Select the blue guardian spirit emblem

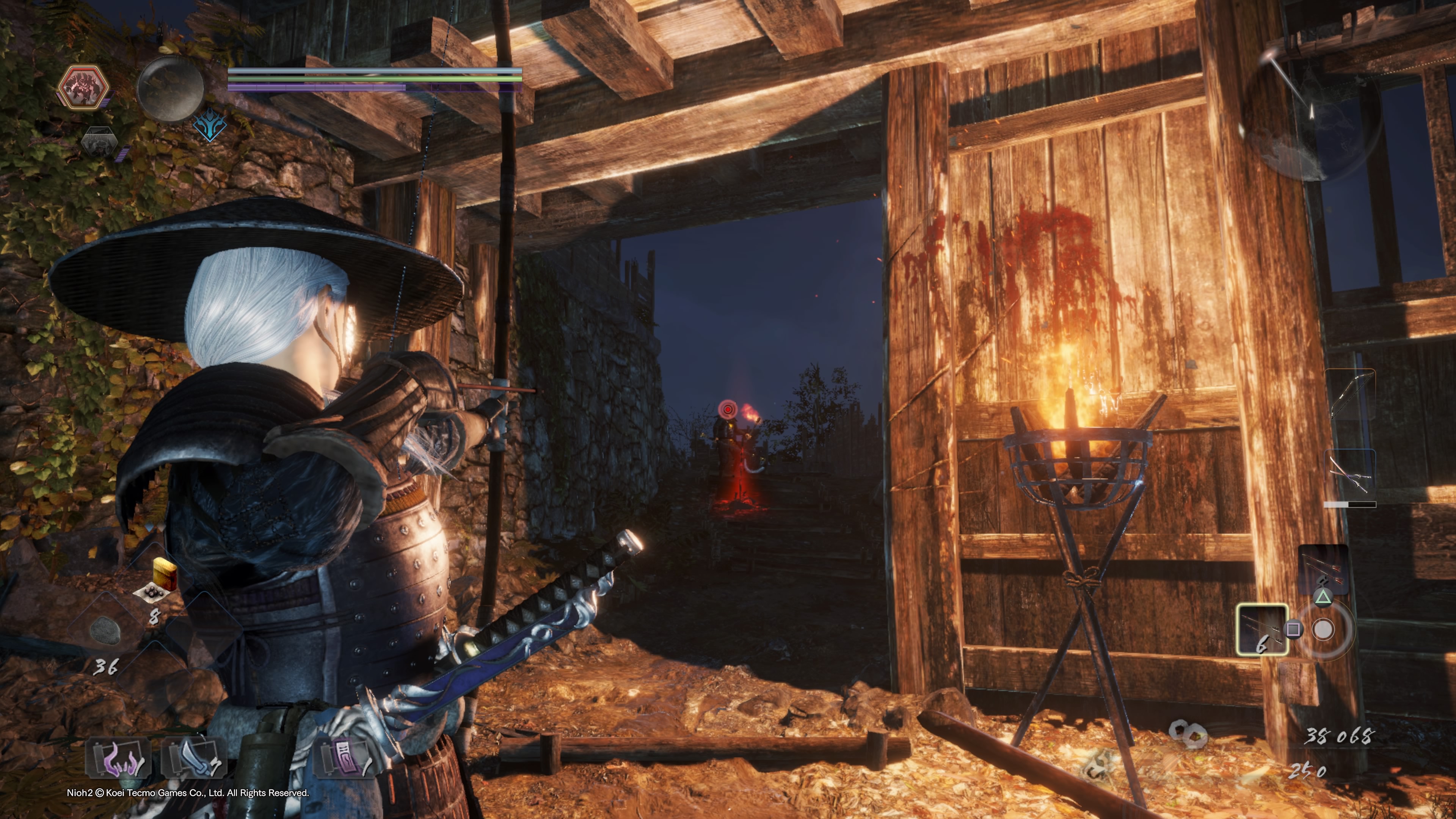[210, 126]
